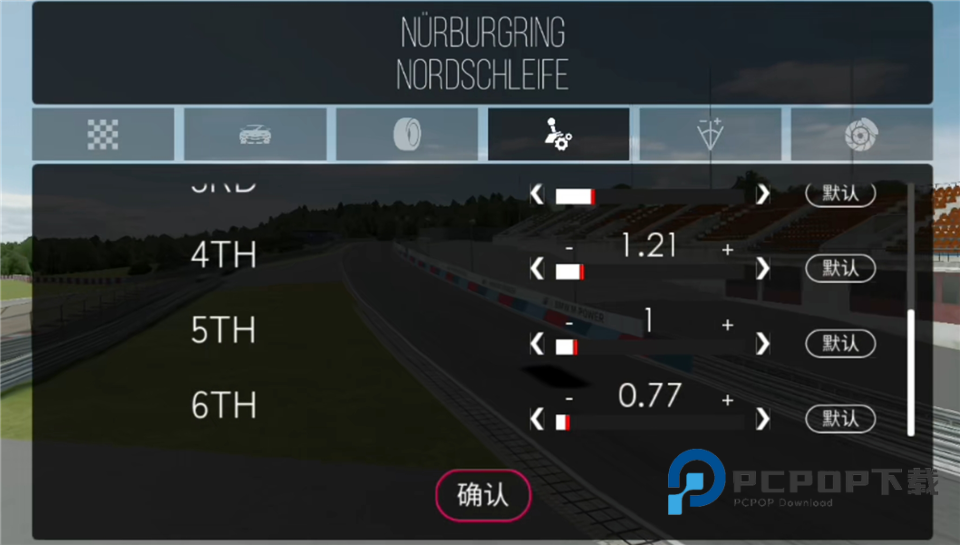
Task: Confirm the setup with the 确认 button
Action: click(482, 495)
